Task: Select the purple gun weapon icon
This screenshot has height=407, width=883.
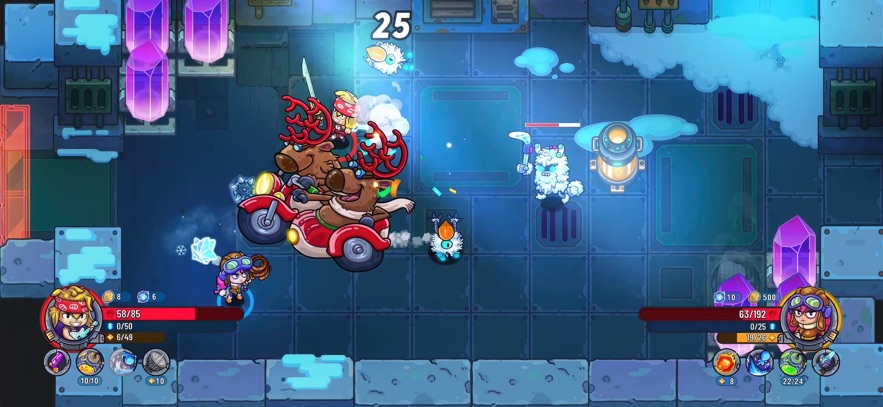Action: pyautogui.click(x=58, y=361)
